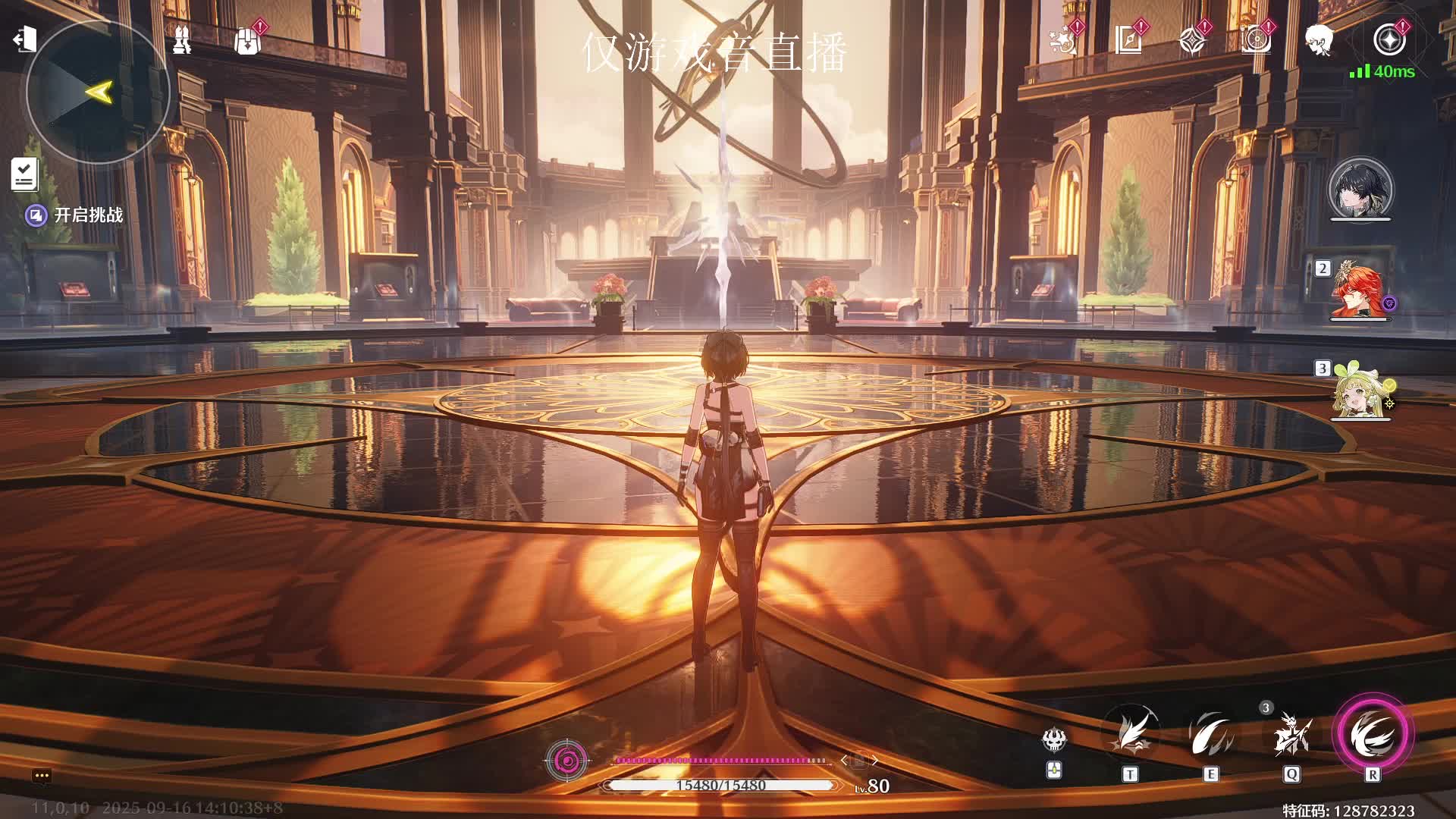Open the backpack inventory

pyautogui.click(x=247, y=41)
